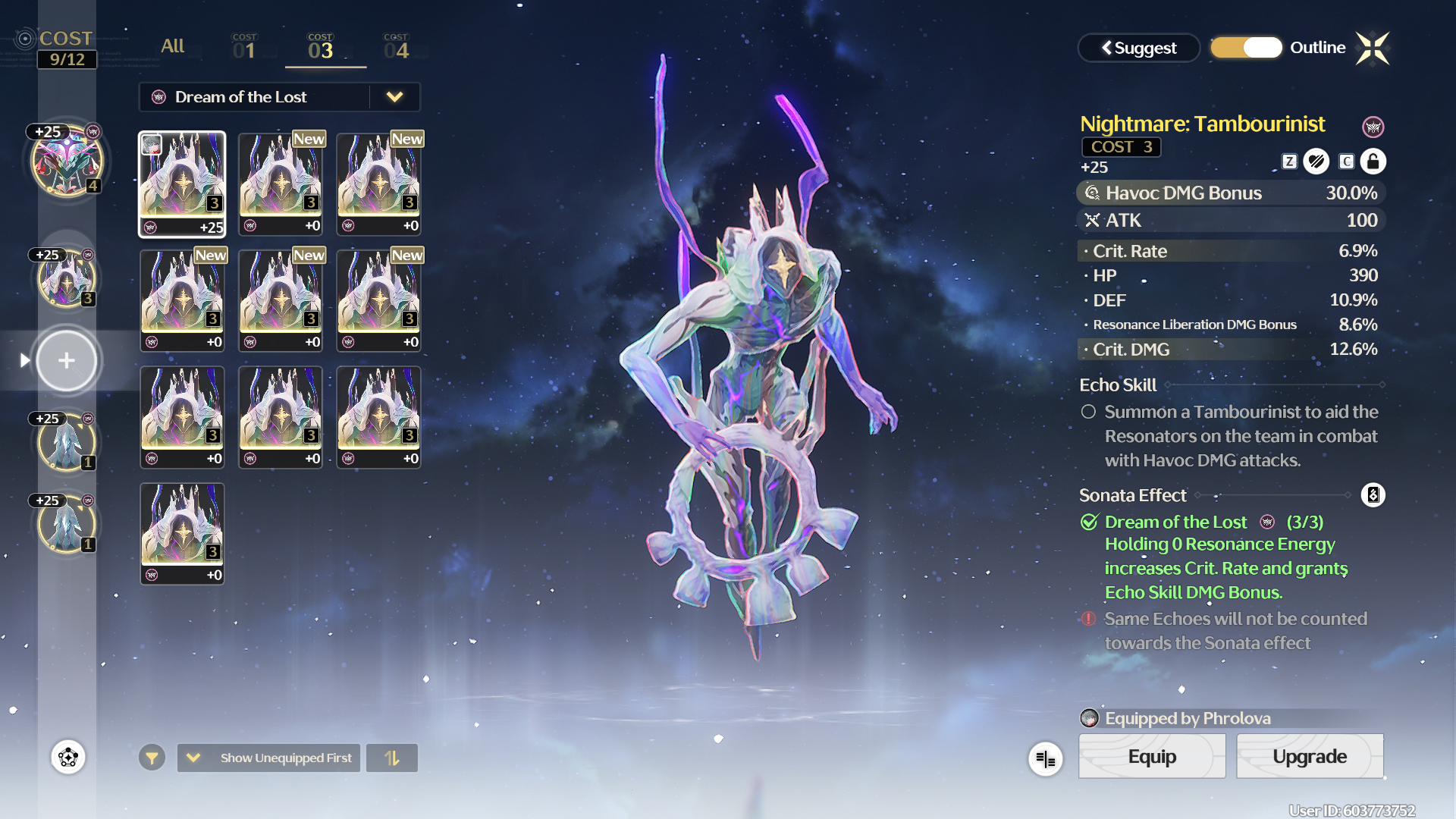Viewport: 1456px width, 819px height.
Task: Switch to the All cost tab
Action: pyautogui.click(x=172, y=46)
